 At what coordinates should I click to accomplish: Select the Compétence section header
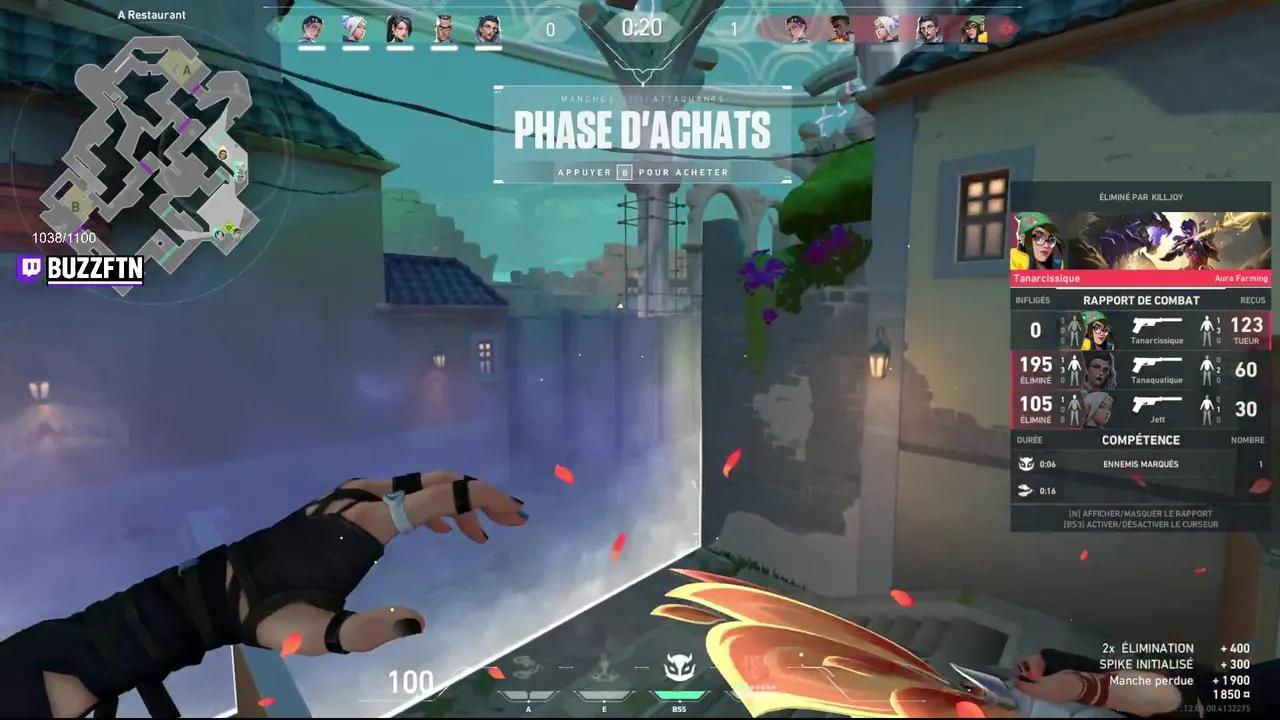point(1141,440)
